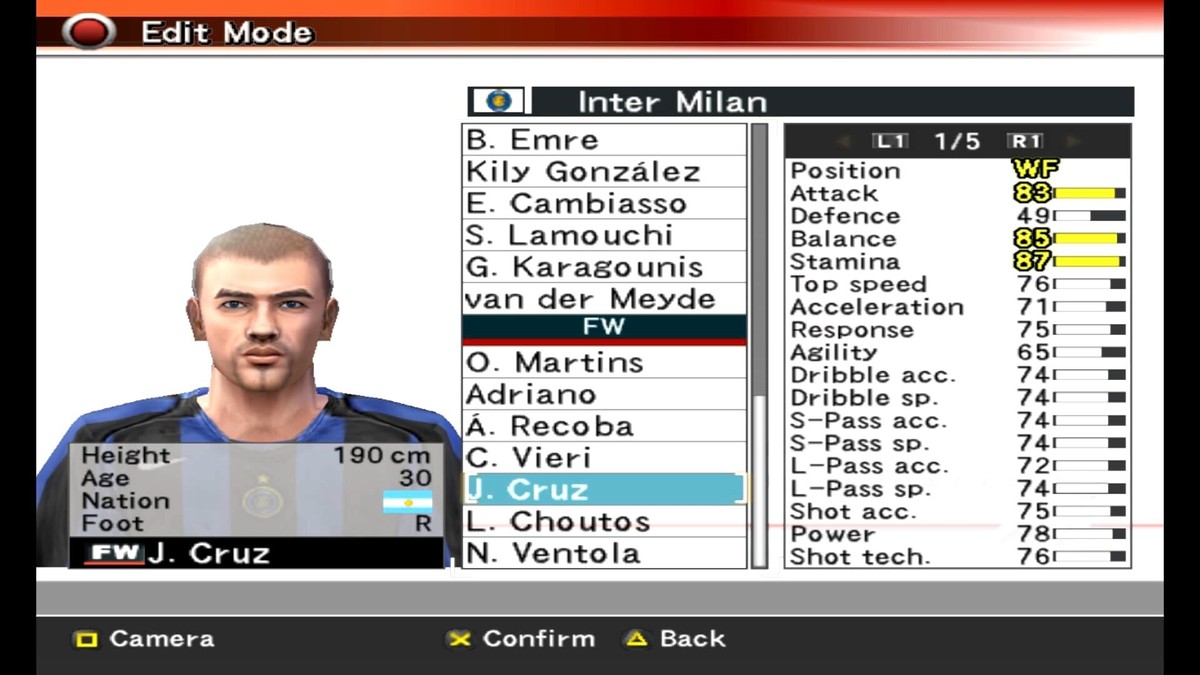Choose N. Ventola at the list bottom
Screen dimensions: 1200x675
pyautogui.click(x=604, y=553)
